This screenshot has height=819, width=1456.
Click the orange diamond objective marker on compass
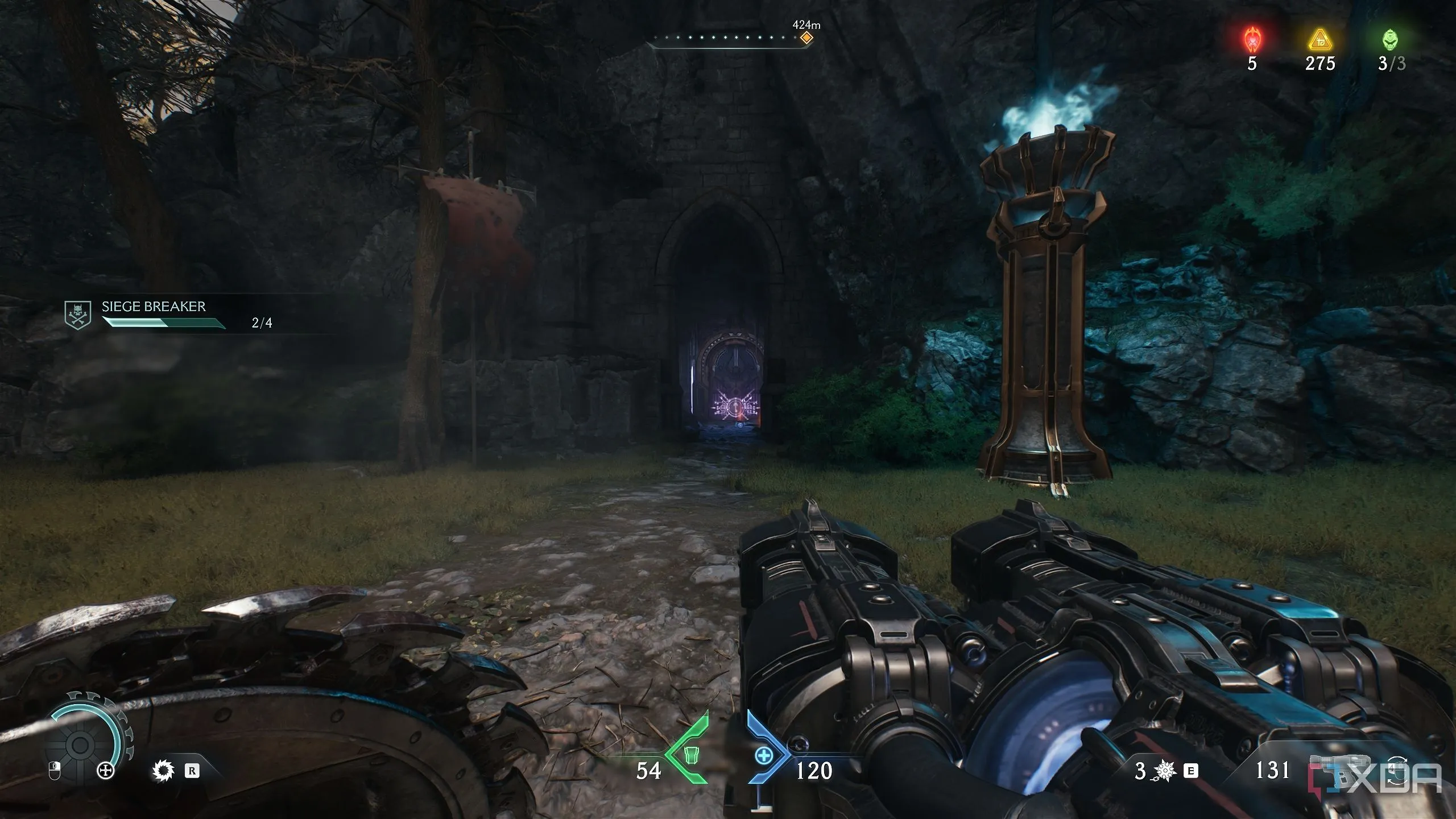point(806,39)
